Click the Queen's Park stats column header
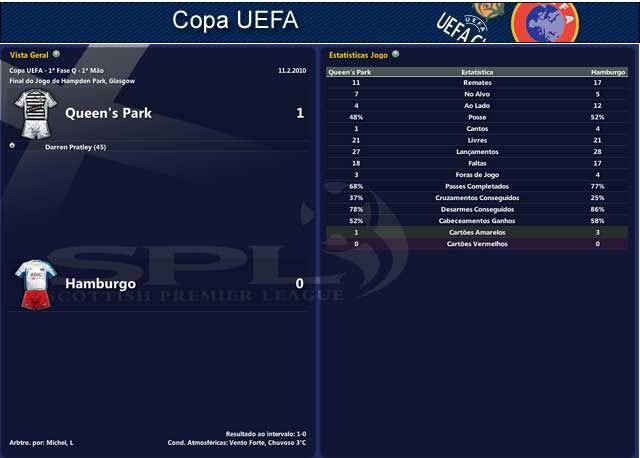 coord(349,73)
